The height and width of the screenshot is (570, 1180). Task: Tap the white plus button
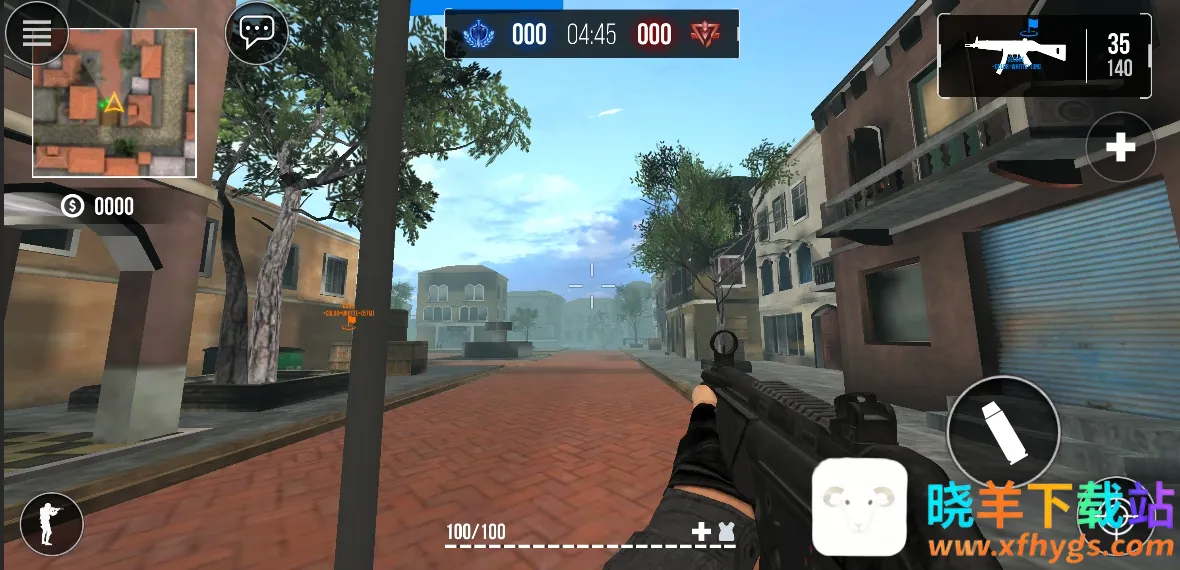pyautogui.click(x=1120, y=148)
